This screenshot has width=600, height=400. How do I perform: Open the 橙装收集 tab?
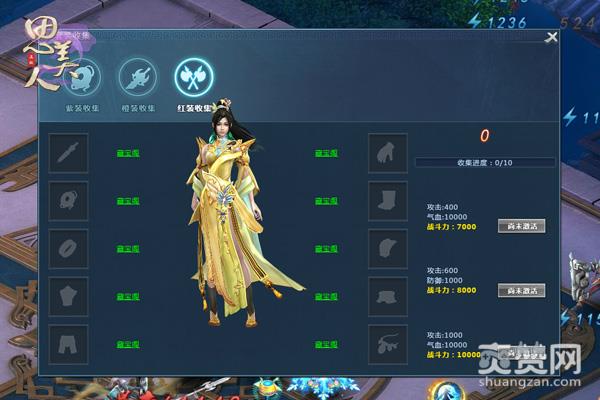[137, 76]
